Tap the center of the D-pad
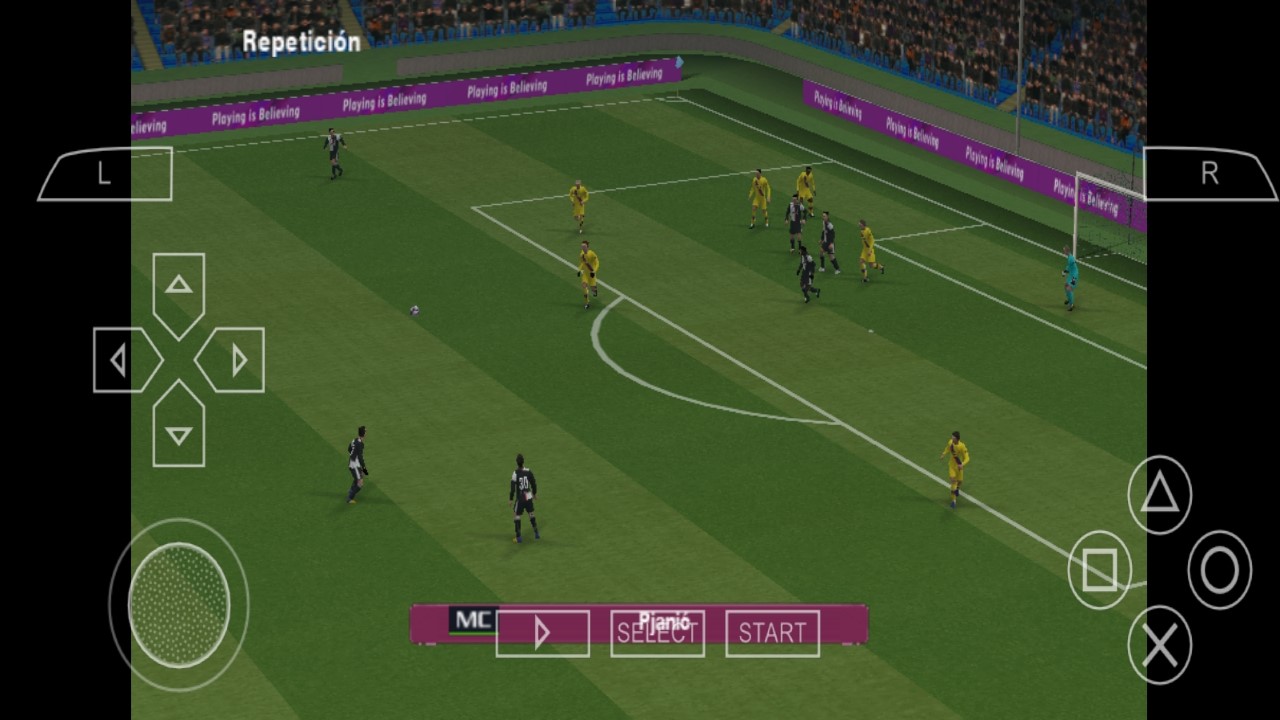1280x720 pixels. [178, 360]
